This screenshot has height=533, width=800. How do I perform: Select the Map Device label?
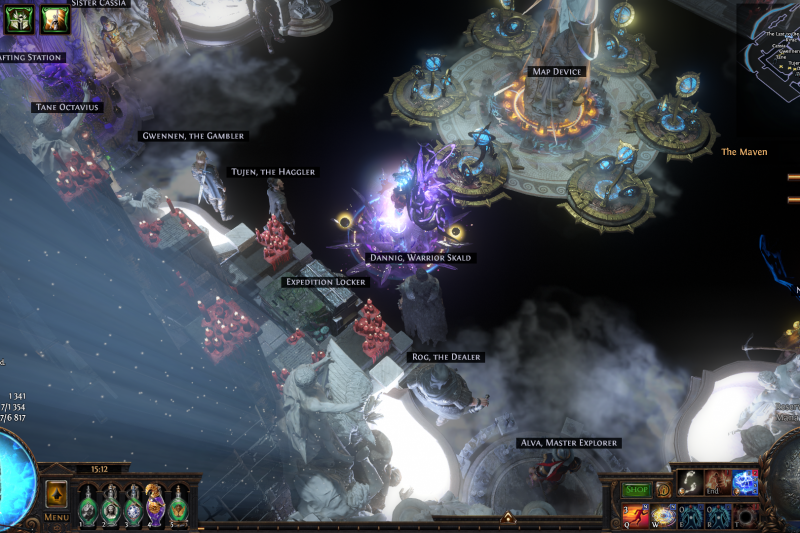tap(556, 72)
